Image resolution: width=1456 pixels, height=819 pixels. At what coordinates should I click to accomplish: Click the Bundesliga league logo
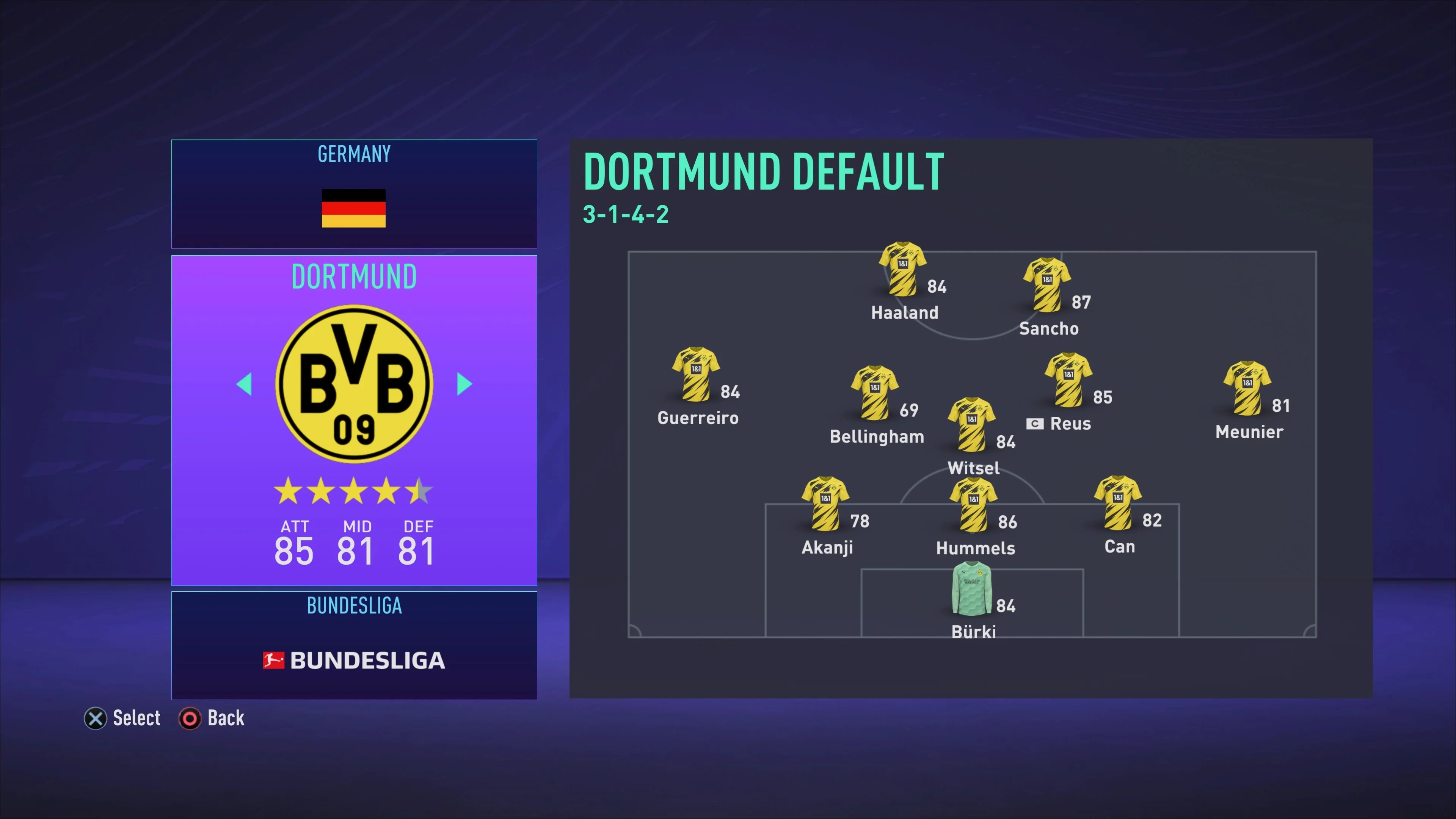(x=353, y=660)
